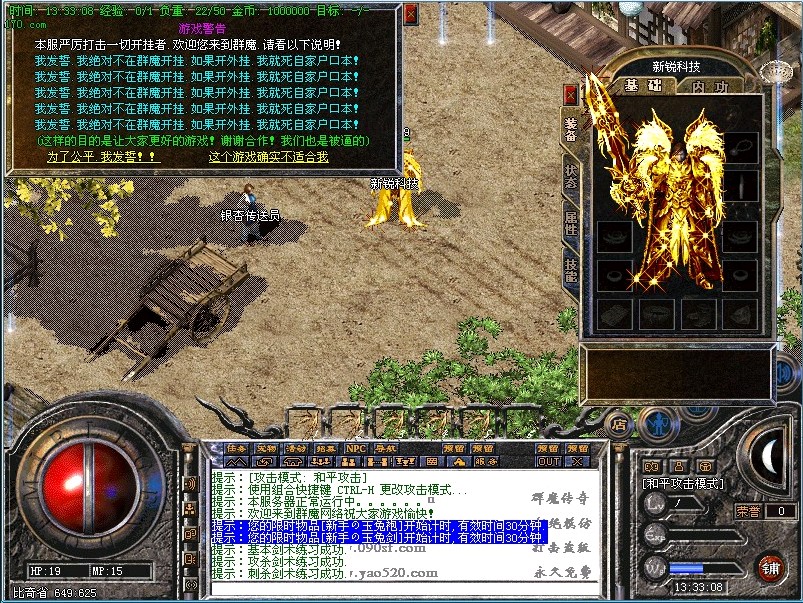This screenshot has height=603, width=803.
Task: Click the 导航 navigation button
Action: 385,449
